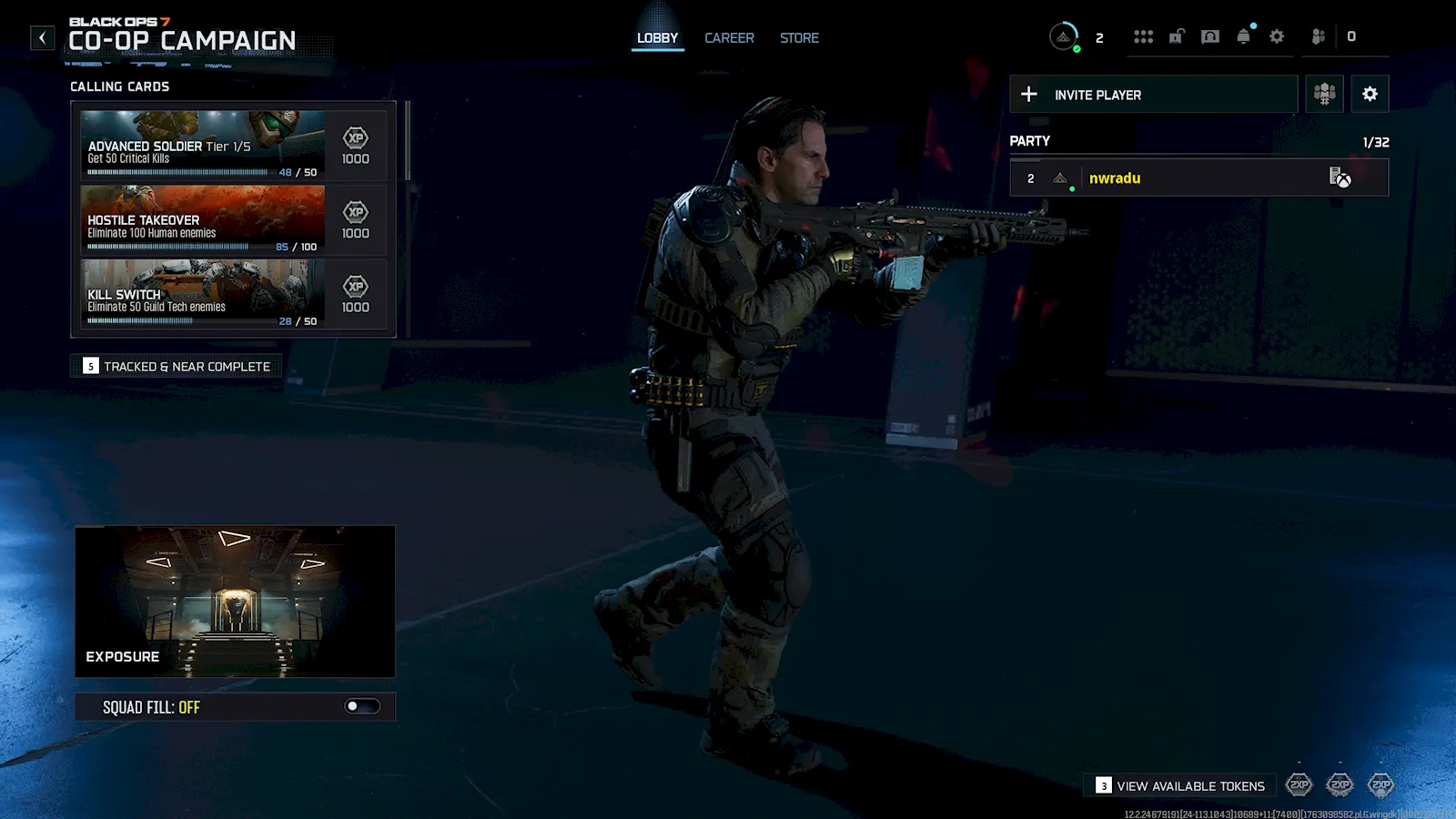Toggle Squad Fill on
Image resolution: width=1456 pixels, height=819 pixels.
point(362,707)
